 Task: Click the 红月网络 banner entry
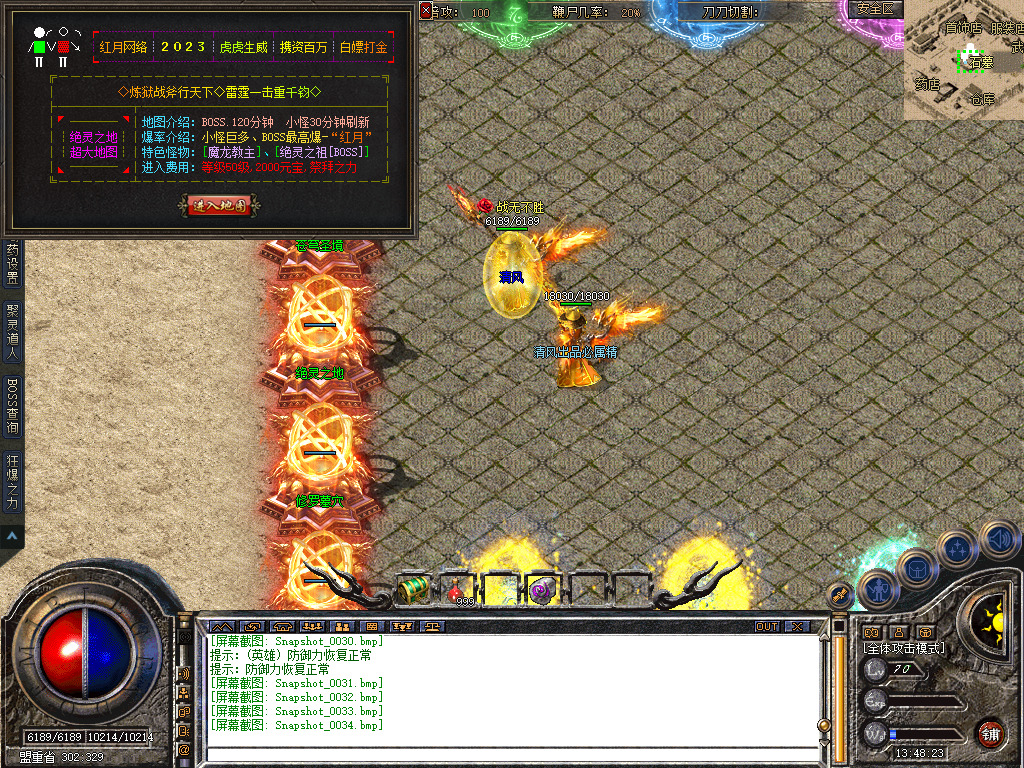(x=123, y=47)
